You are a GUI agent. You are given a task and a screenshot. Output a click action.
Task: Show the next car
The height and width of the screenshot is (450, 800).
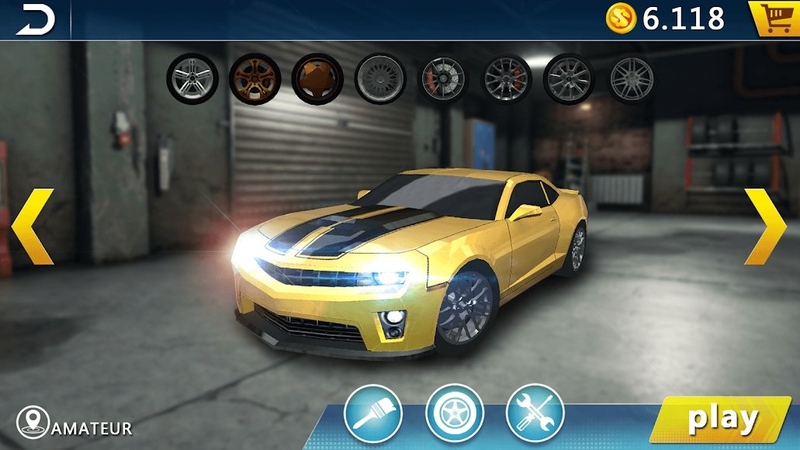766,226
